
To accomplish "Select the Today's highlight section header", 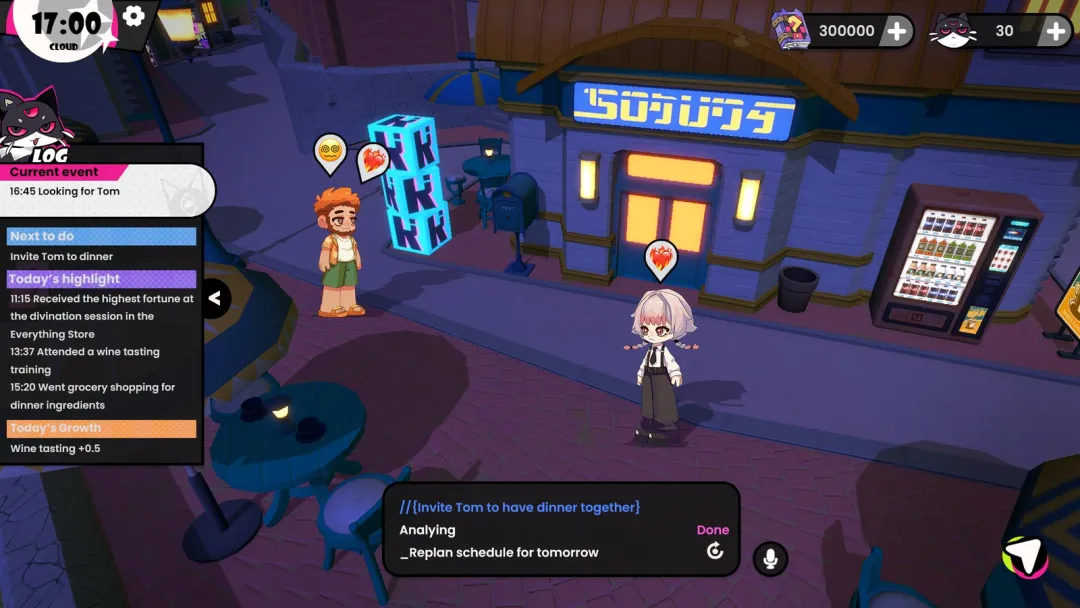I will 101,279.
